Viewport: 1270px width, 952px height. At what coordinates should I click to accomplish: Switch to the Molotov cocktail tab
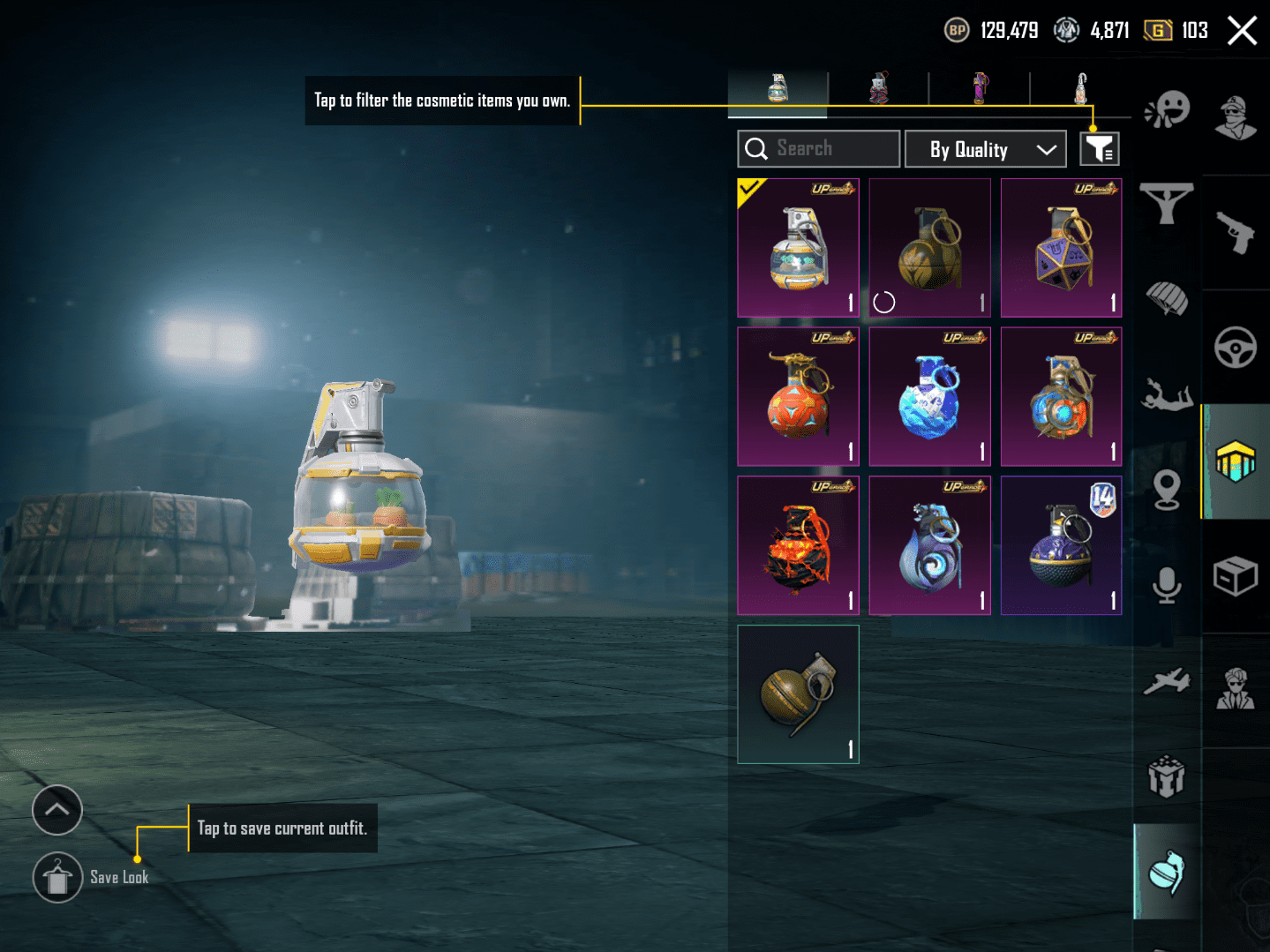(x=1080, y=89)
